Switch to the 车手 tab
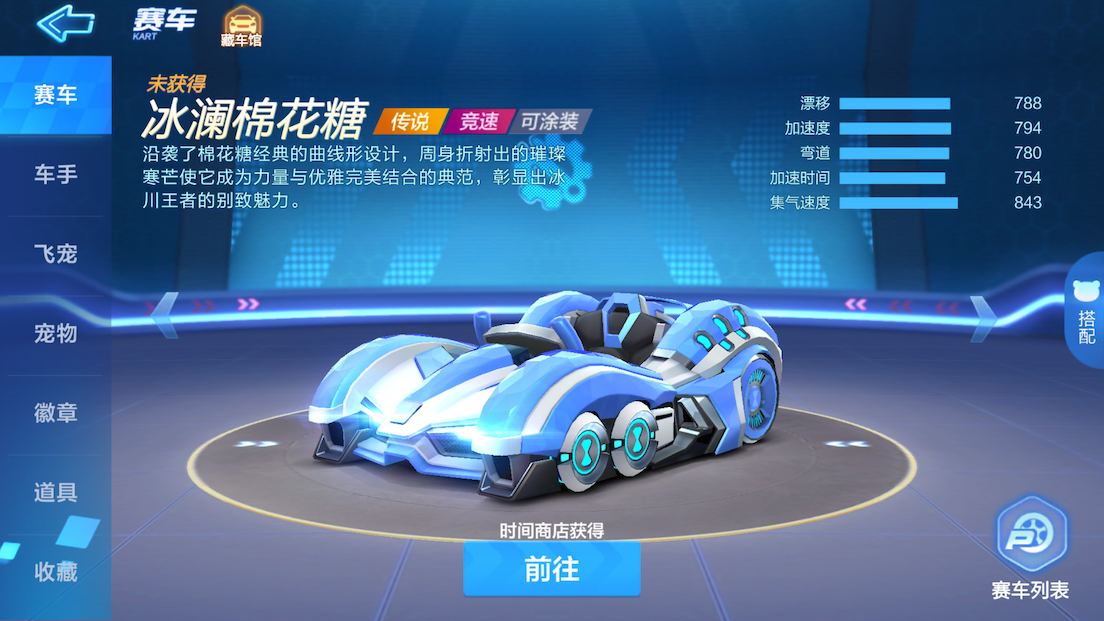This screenshot has width=1104, height=621. point(55,175)
